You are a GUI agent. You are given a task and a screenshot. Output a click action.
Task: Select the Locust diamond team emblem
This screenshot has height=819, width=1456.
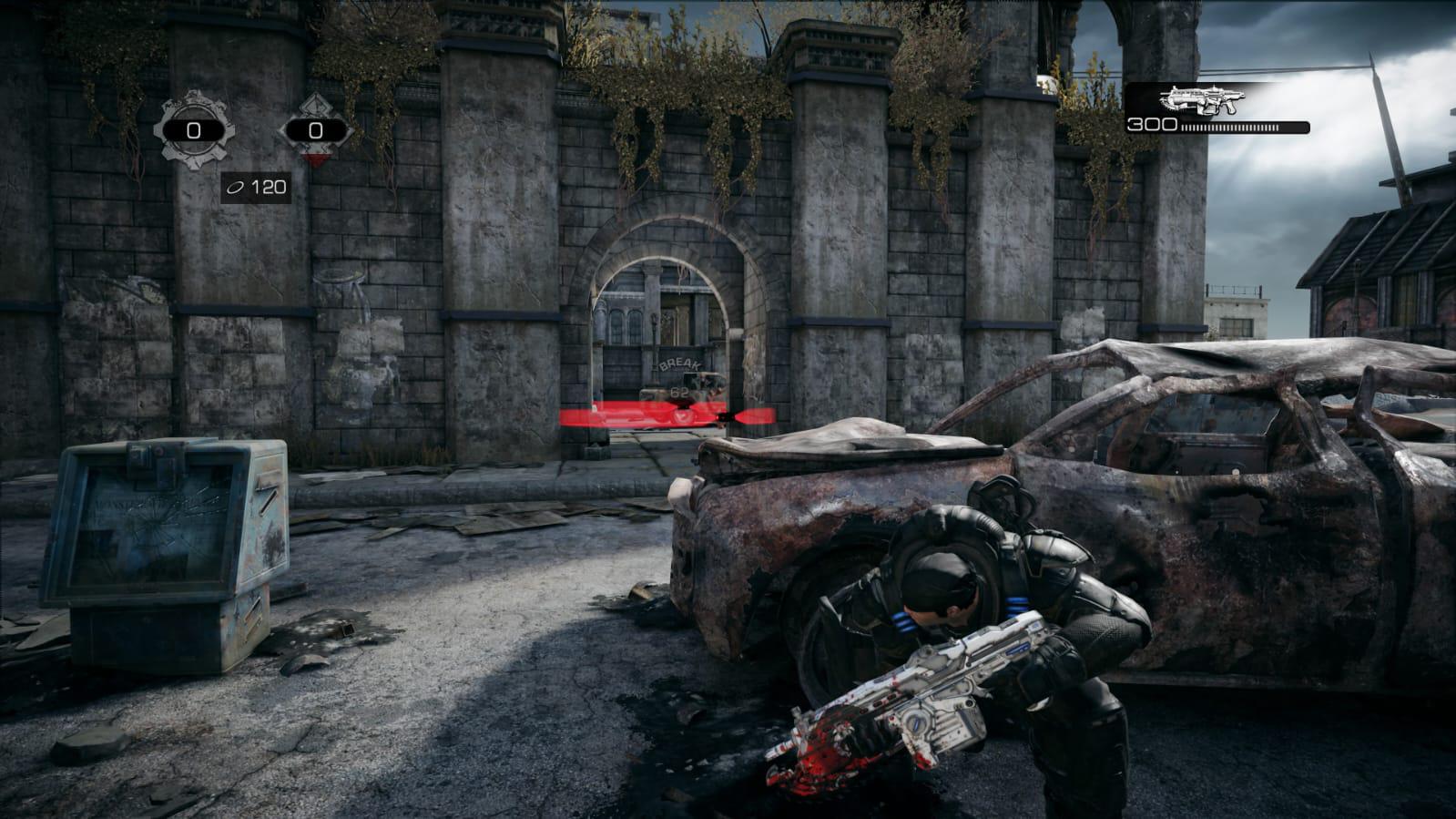[315, 130]
